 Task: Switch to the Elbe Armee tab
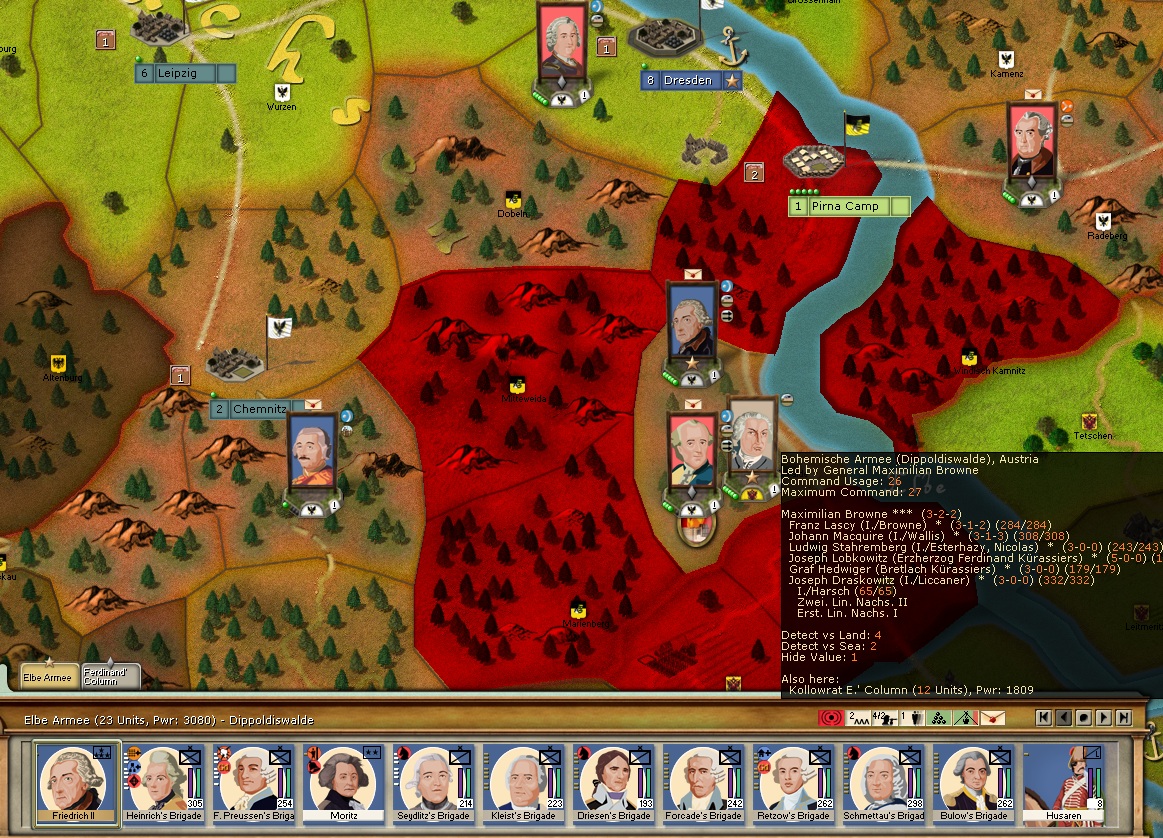48,676
